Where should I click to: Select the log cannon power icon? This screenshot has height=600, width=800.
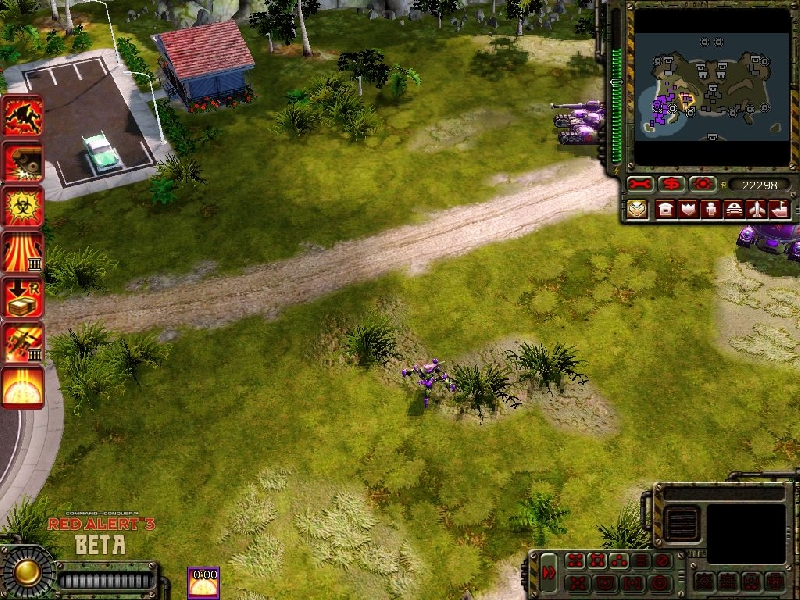[x=22, y=162]
